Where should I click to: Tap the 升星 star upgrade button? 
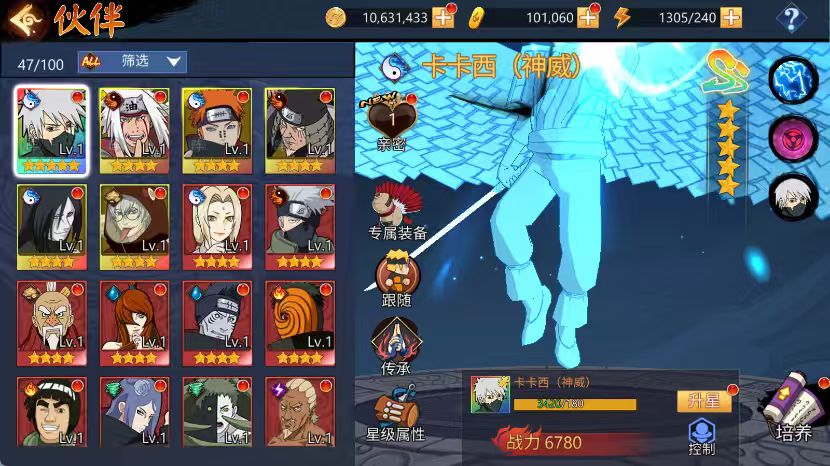tap(703, 401)
